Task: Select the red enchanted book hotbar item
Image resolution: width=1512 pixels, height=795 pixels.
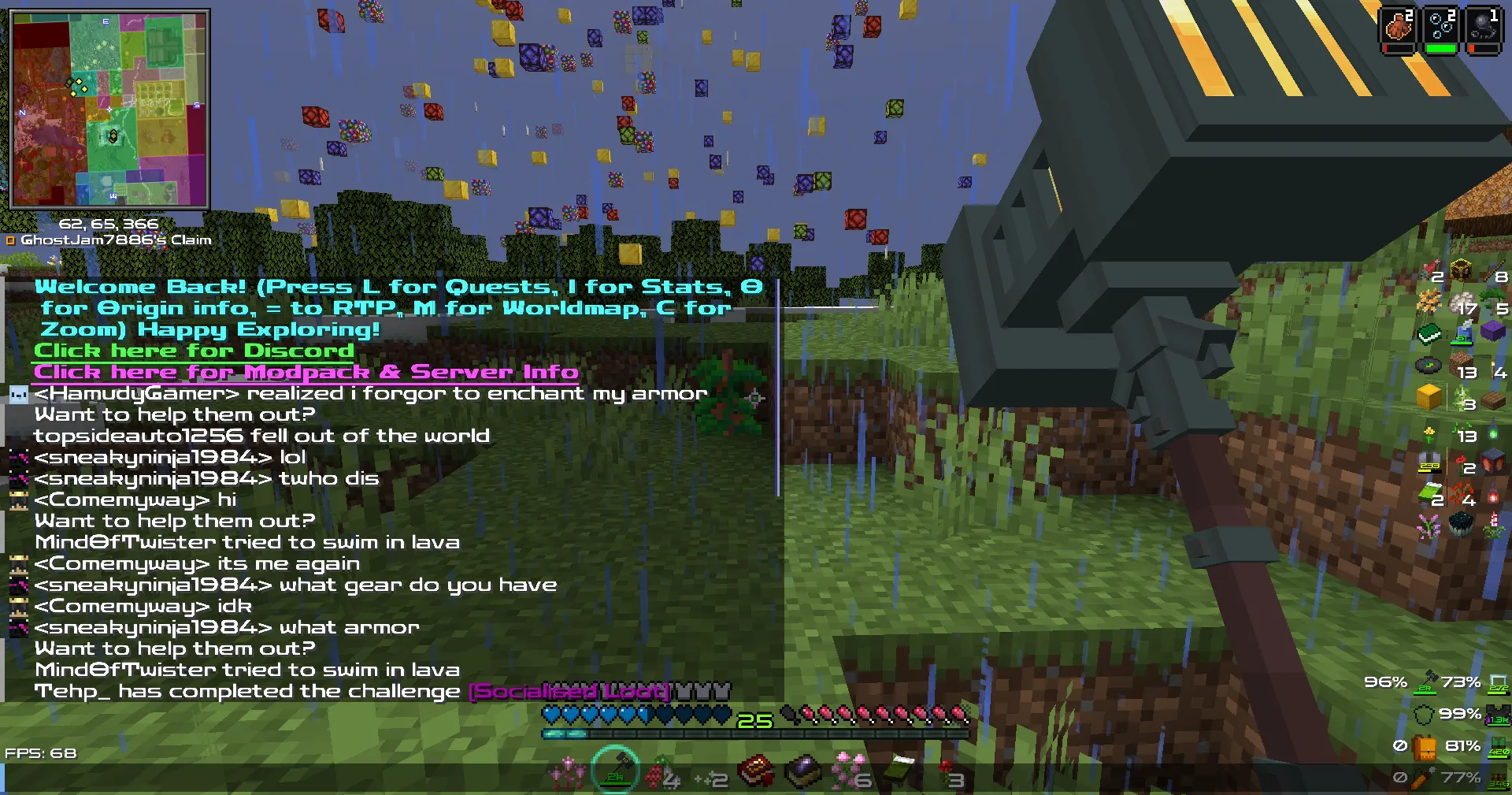Action: [756, 771]
